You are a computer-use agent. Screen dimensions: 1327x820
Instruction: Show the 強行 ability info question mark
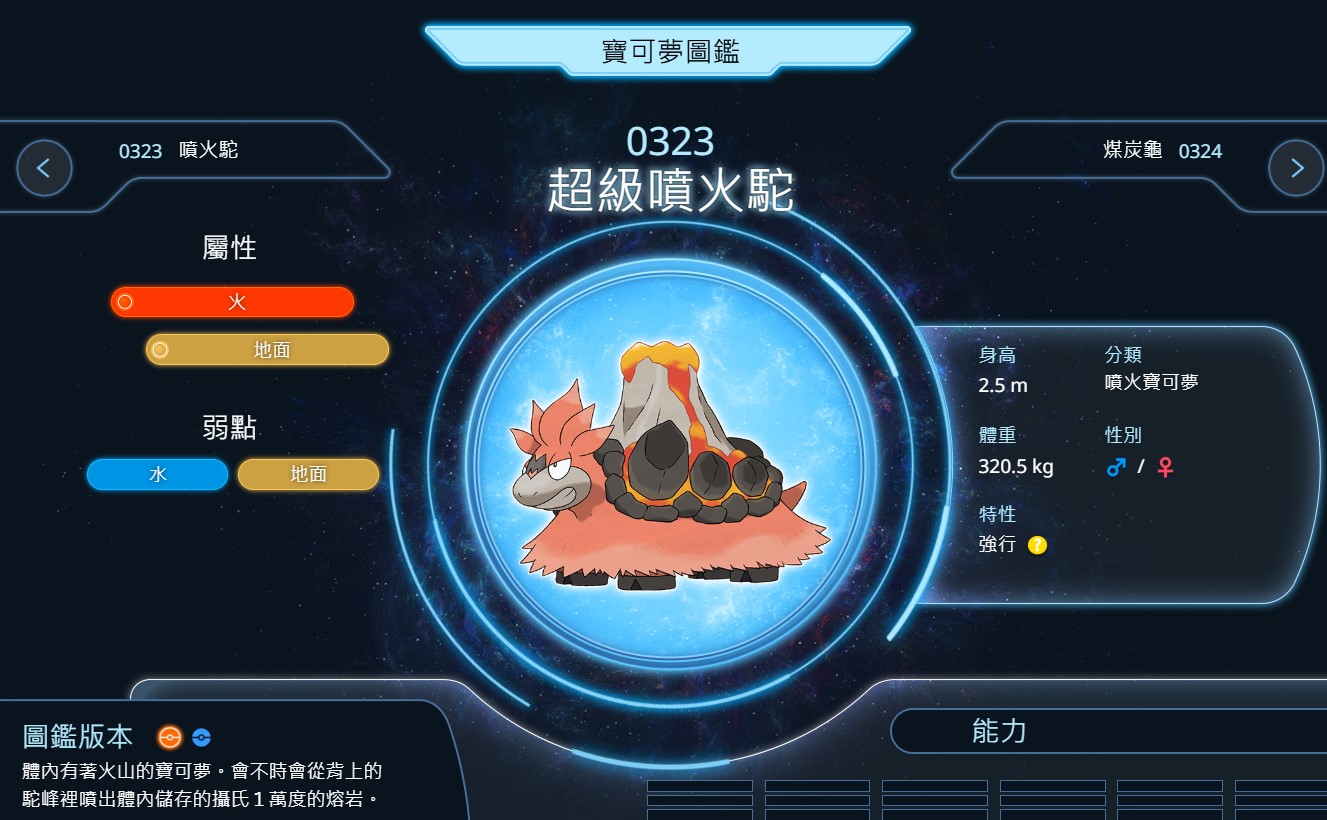click(1037, 545)
